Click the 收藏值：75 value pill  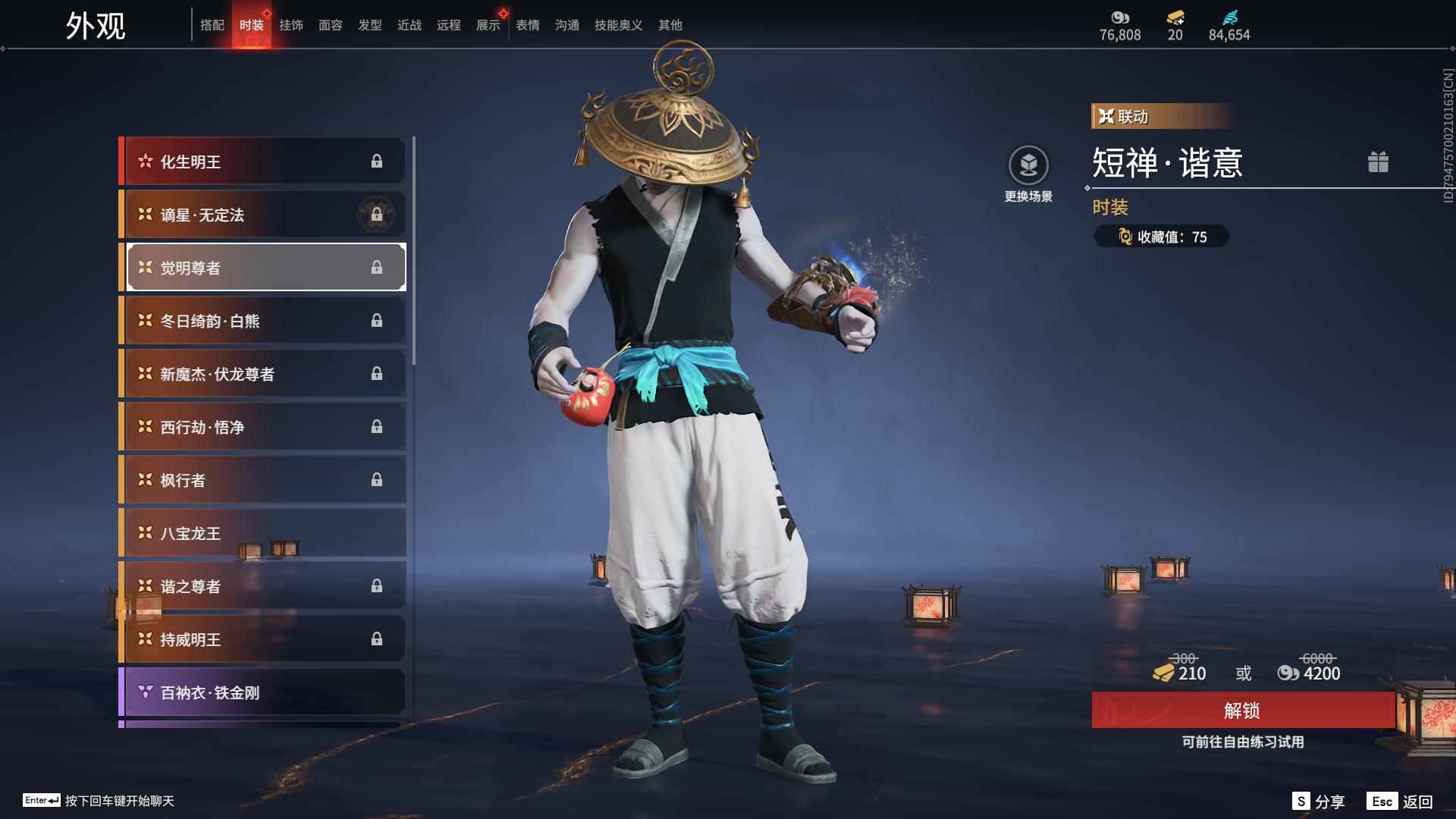[x=1160, y=237]
